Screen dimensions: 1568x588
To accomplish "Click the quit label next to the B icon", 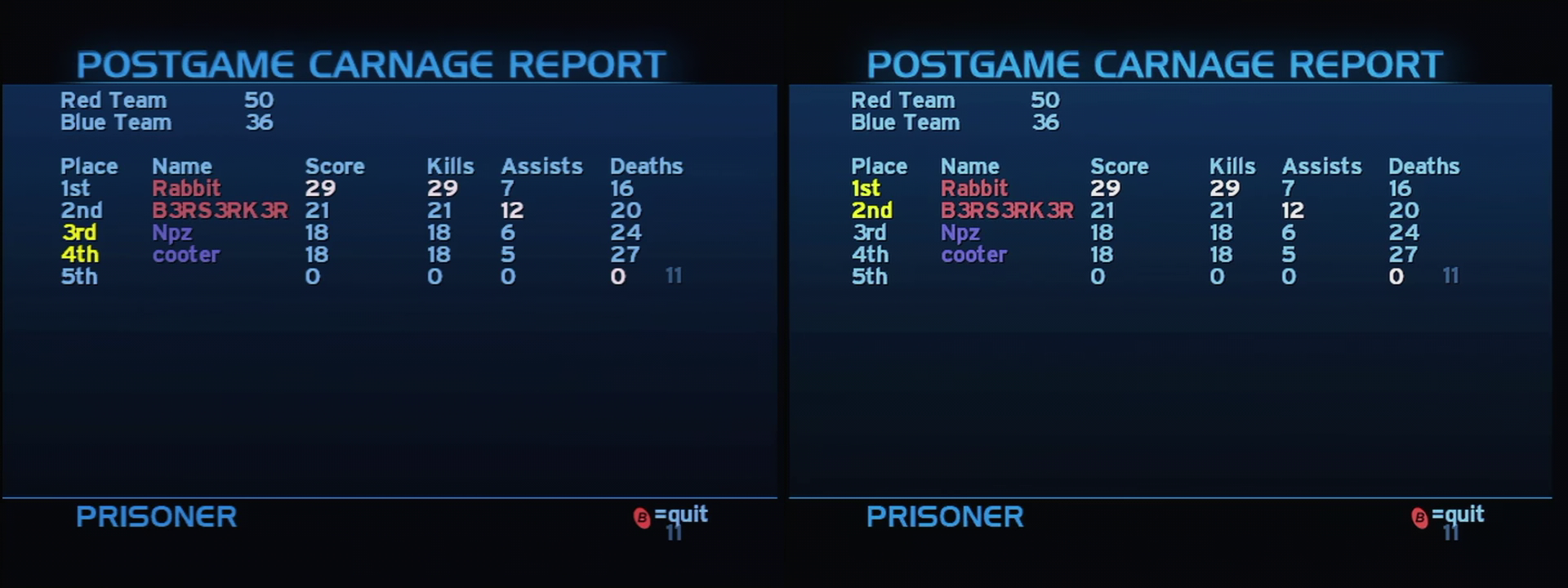I will click(680, 514).
